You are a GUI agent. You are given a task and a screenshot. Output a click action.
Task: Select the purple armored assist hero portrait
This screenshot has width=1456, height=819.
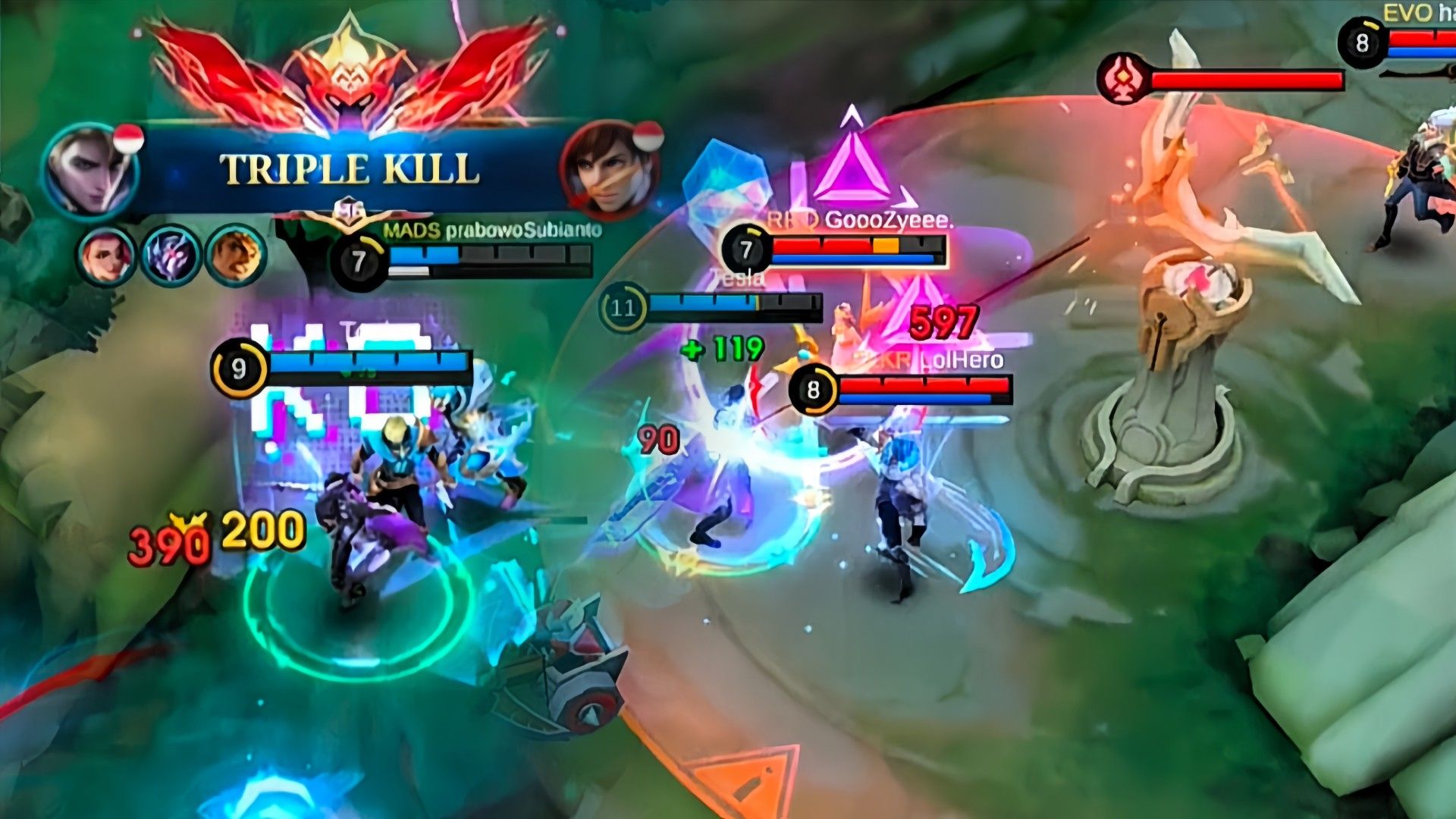(x=172, y=256)
